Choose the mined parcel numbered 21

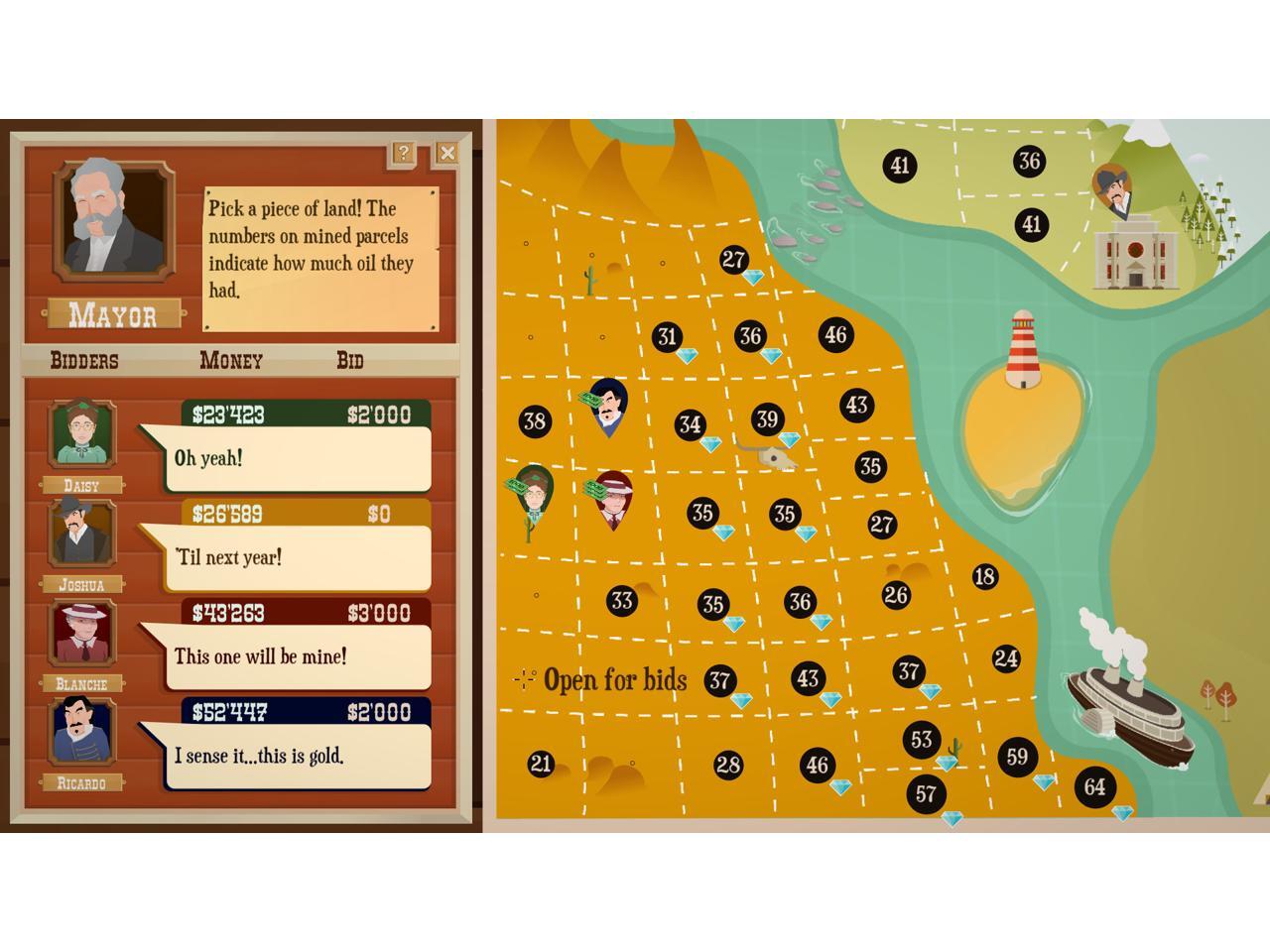point(540,764)
